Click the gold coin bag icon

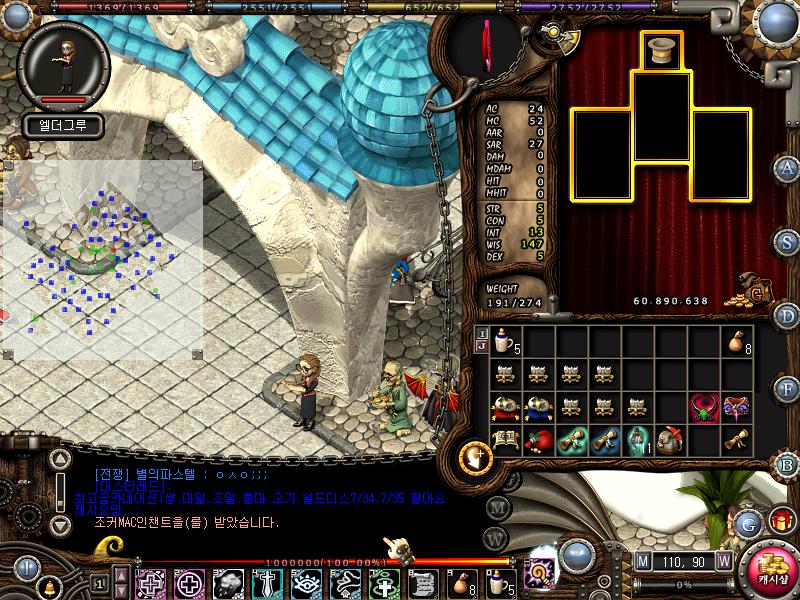pyautogui.click(x=754, y=288)
